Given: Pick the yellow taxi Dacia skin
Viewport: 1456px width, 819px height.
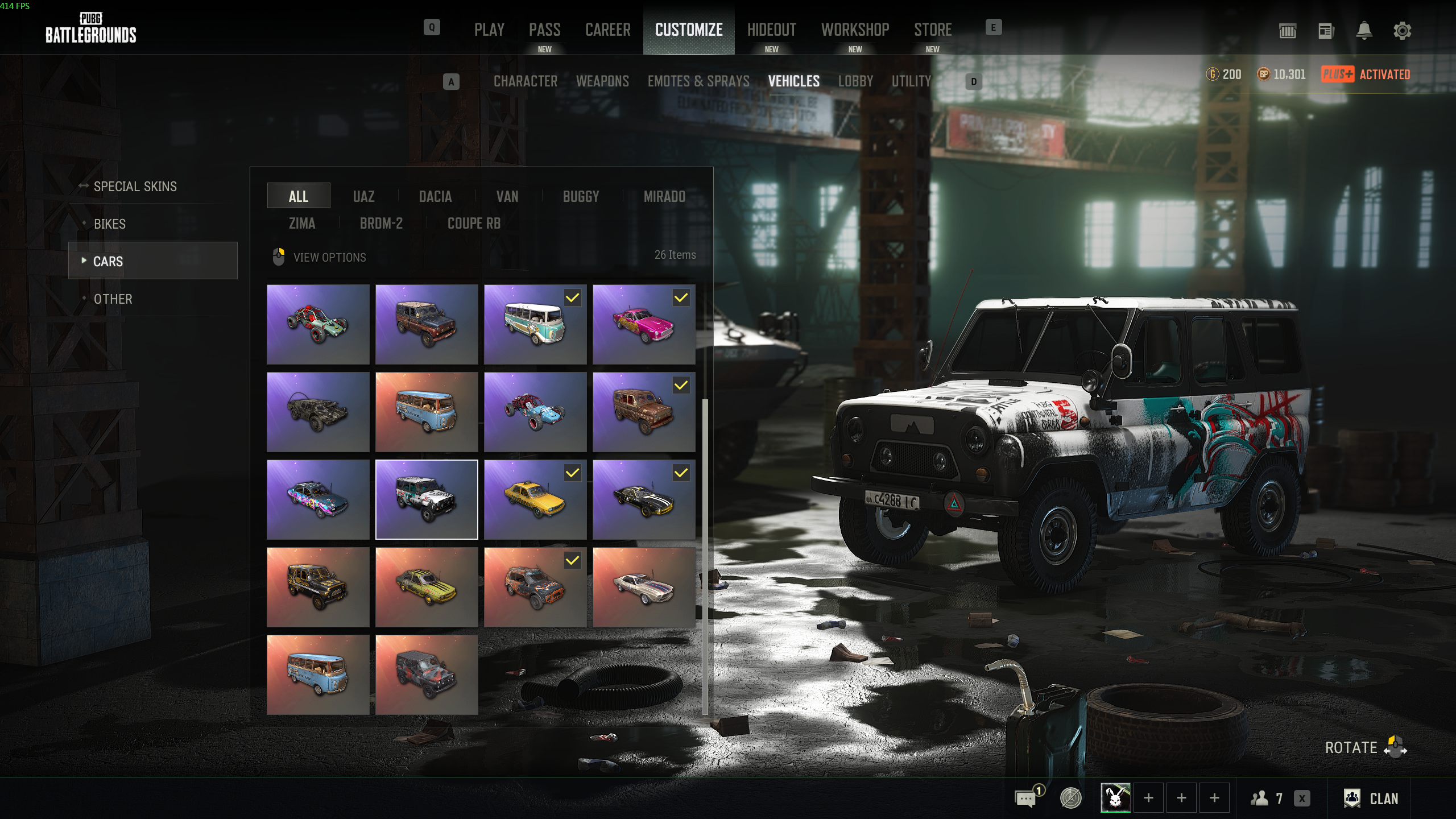Looking at the screenshot, I should tap(535, 500).
